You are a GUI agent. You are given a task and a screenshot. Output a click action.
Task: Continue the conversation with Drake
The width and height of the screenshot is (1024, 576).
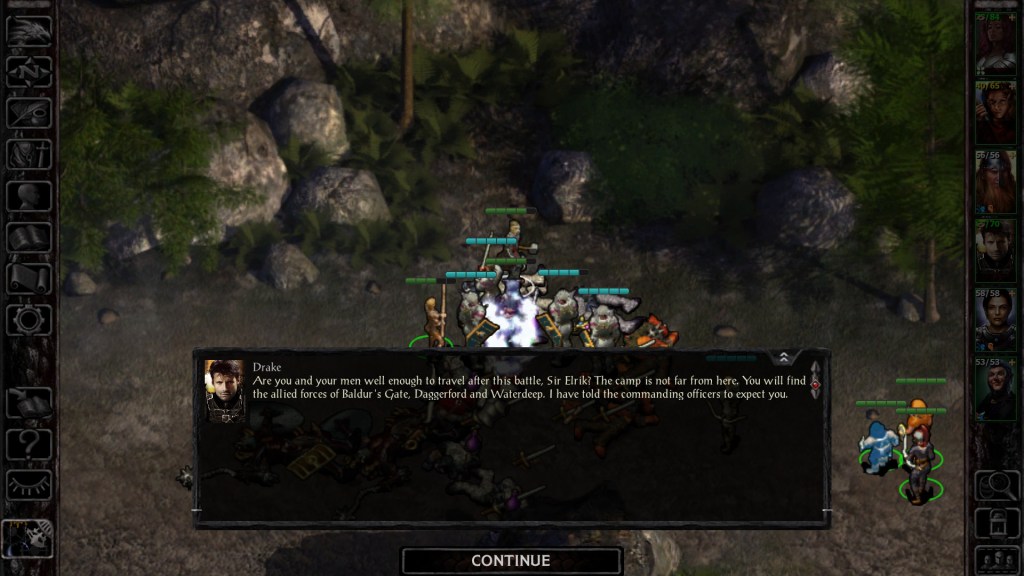(511, 561)
